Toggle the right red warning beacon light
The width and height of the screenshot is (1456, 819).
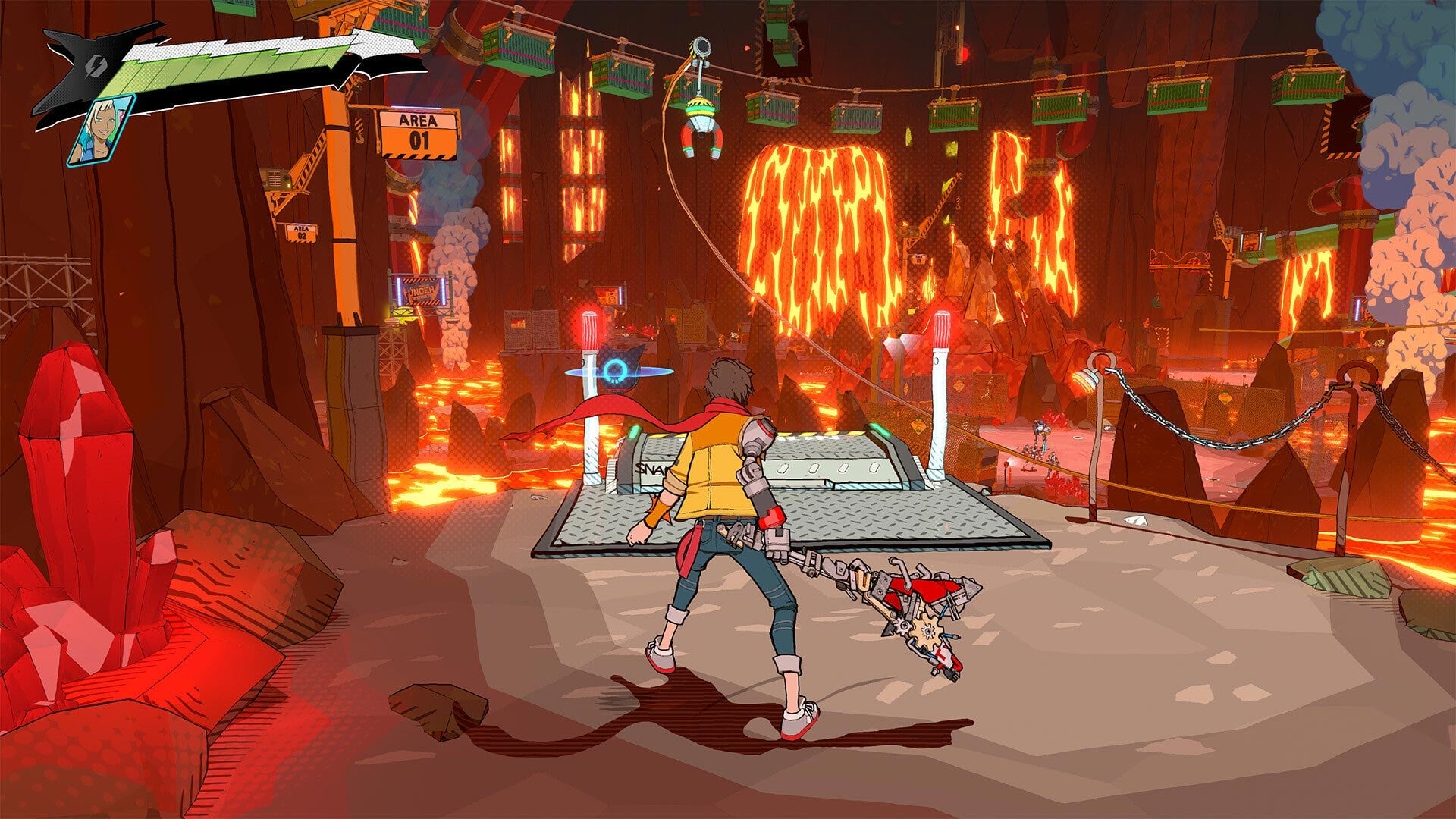tap(943, 328)
